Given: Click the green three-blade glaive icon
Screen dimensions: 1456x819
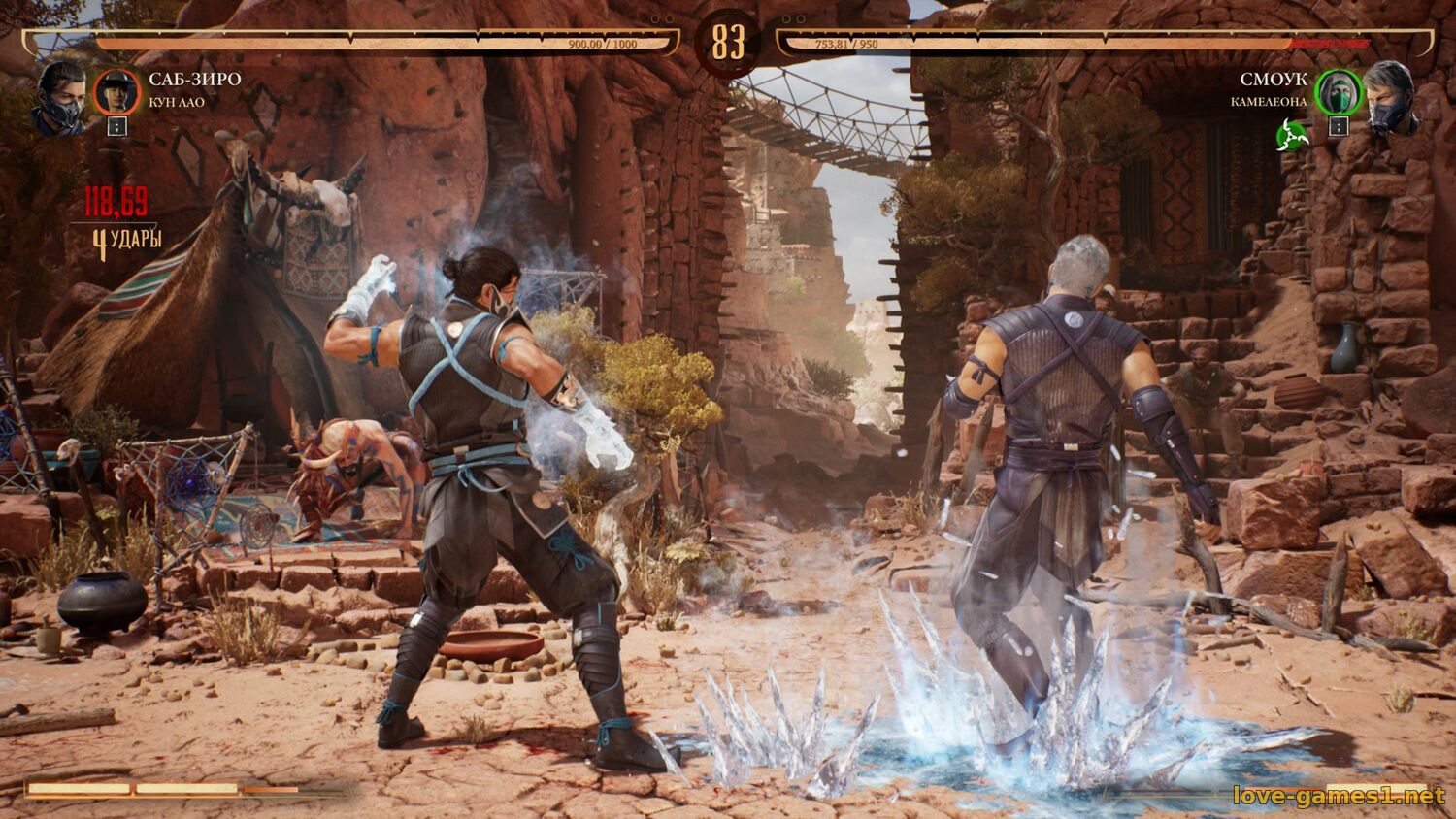Looking at the screenshot, I should click(x=1293, y=135).
